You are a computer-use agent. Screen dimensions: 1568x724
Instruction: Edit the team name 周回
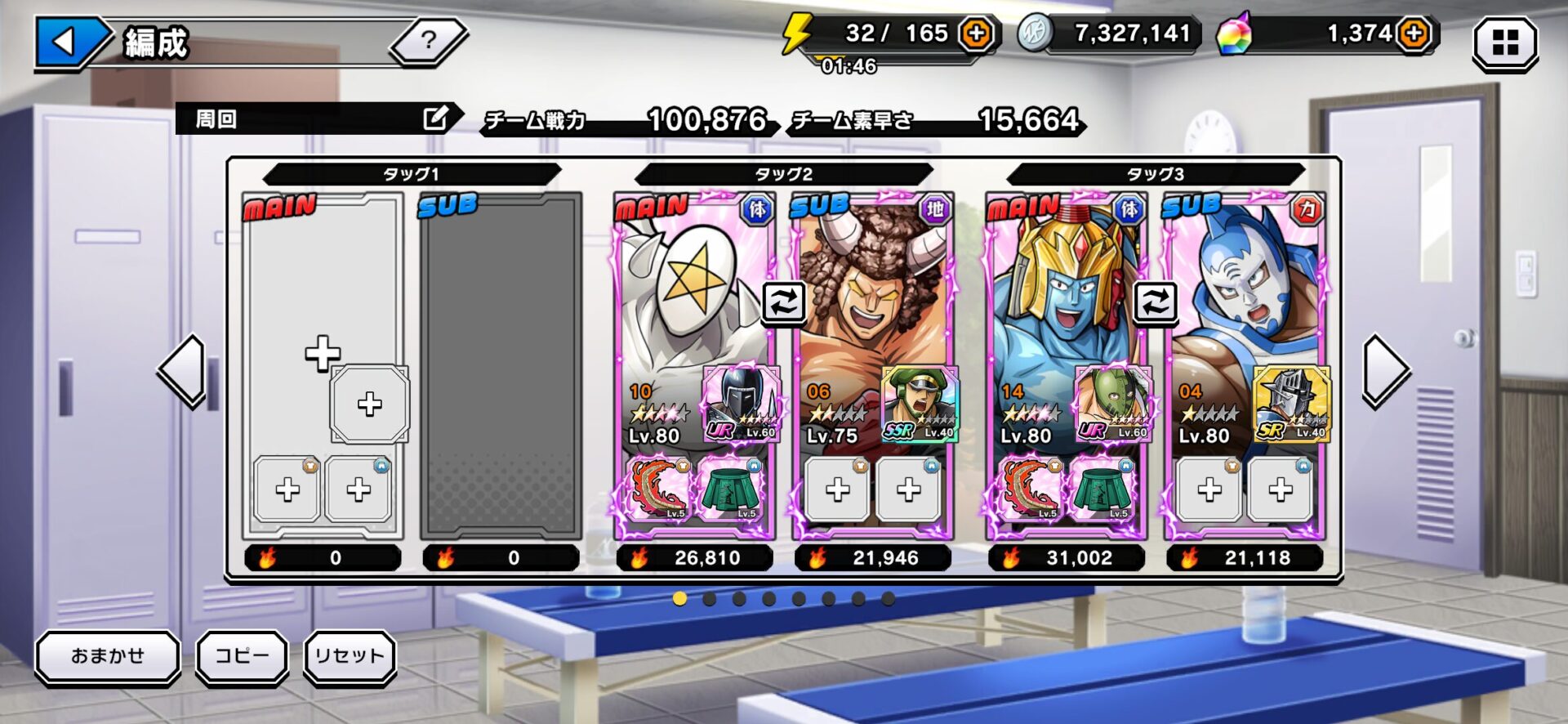435,118
